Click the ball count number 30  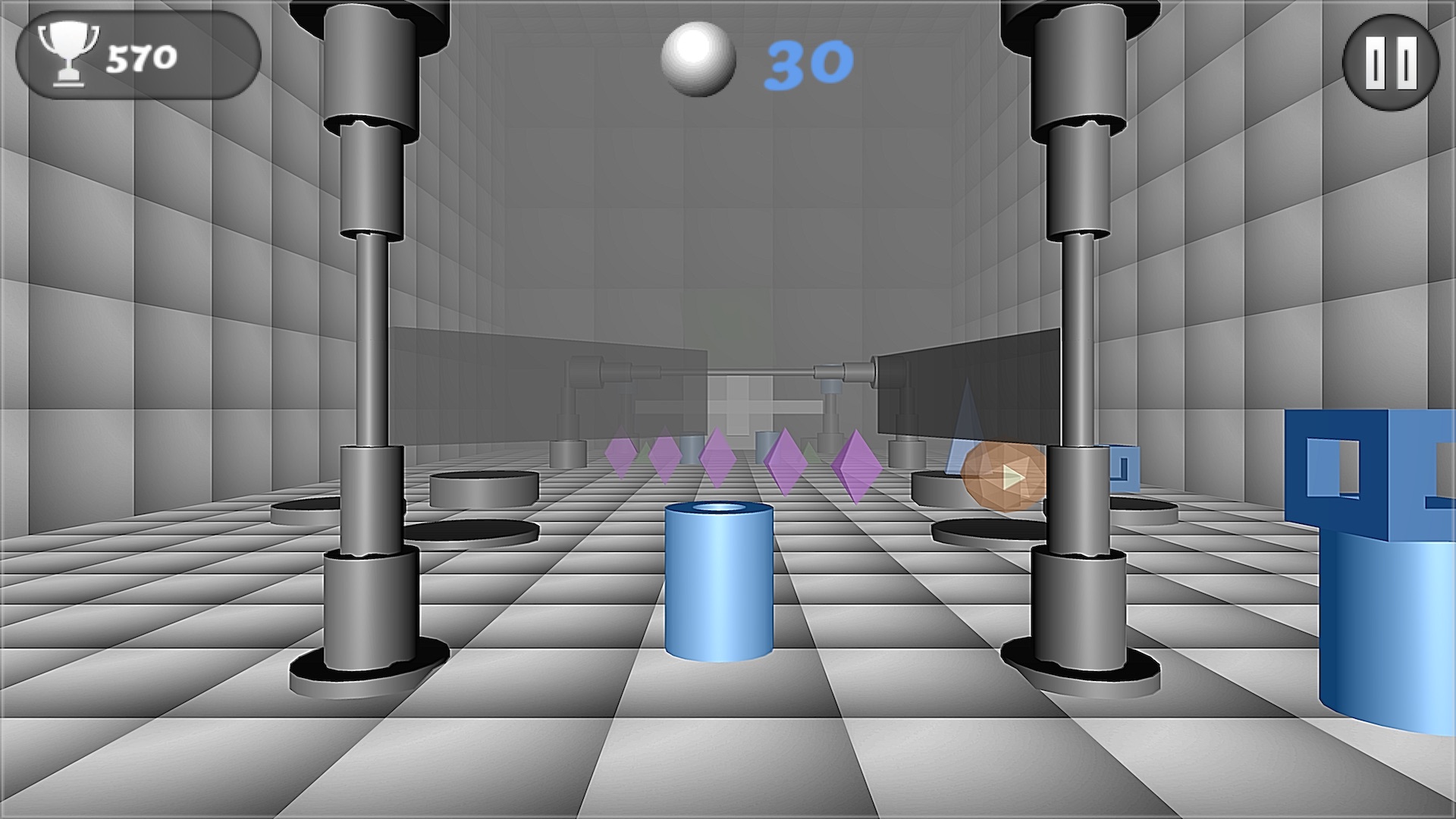pyautogui.click(x=806, y=64)
